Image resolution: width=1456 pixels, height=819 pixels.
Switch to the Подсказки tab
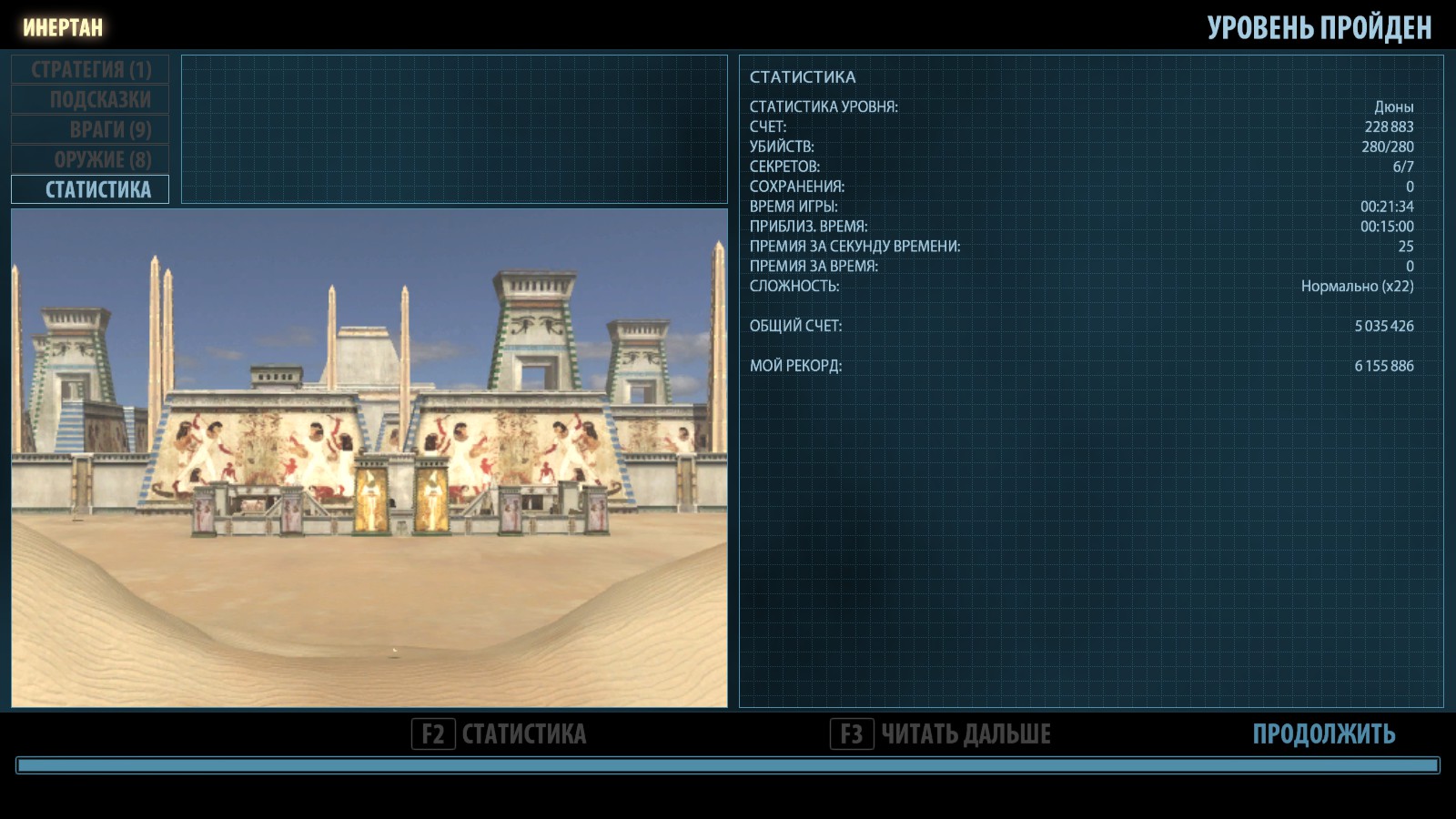pyautogui.click(x=90, y=99)
